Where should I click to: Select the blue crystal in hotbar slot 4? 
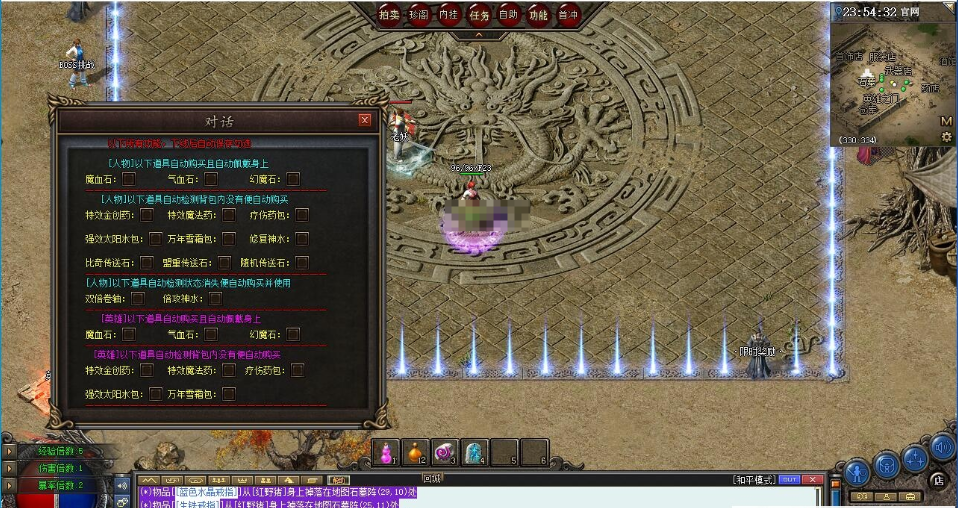pos(475,452)
